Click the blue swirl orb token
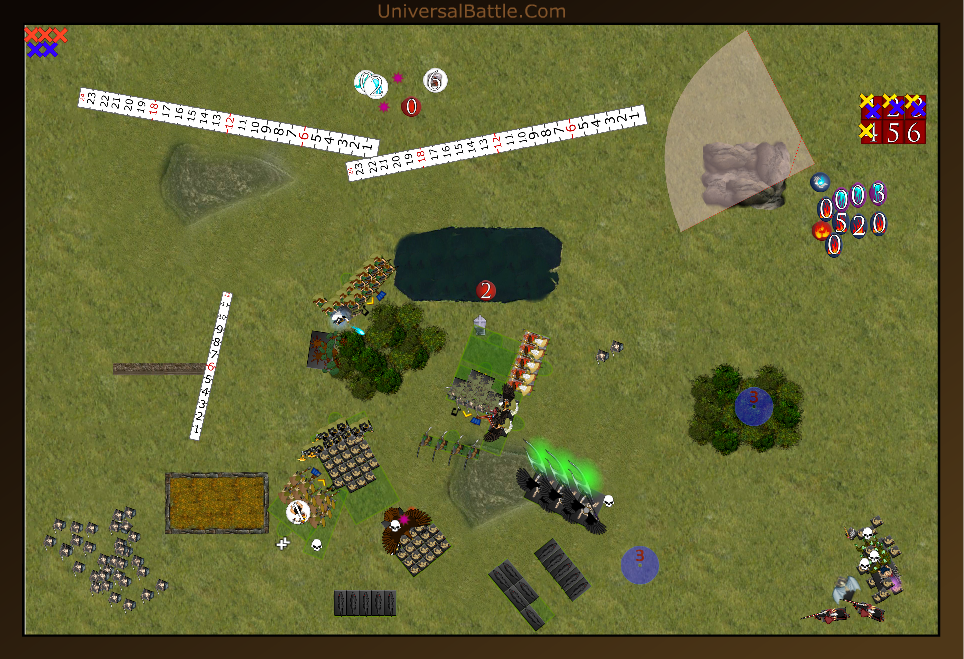This screenshot has height=659, width=964. tap(820, 182)
